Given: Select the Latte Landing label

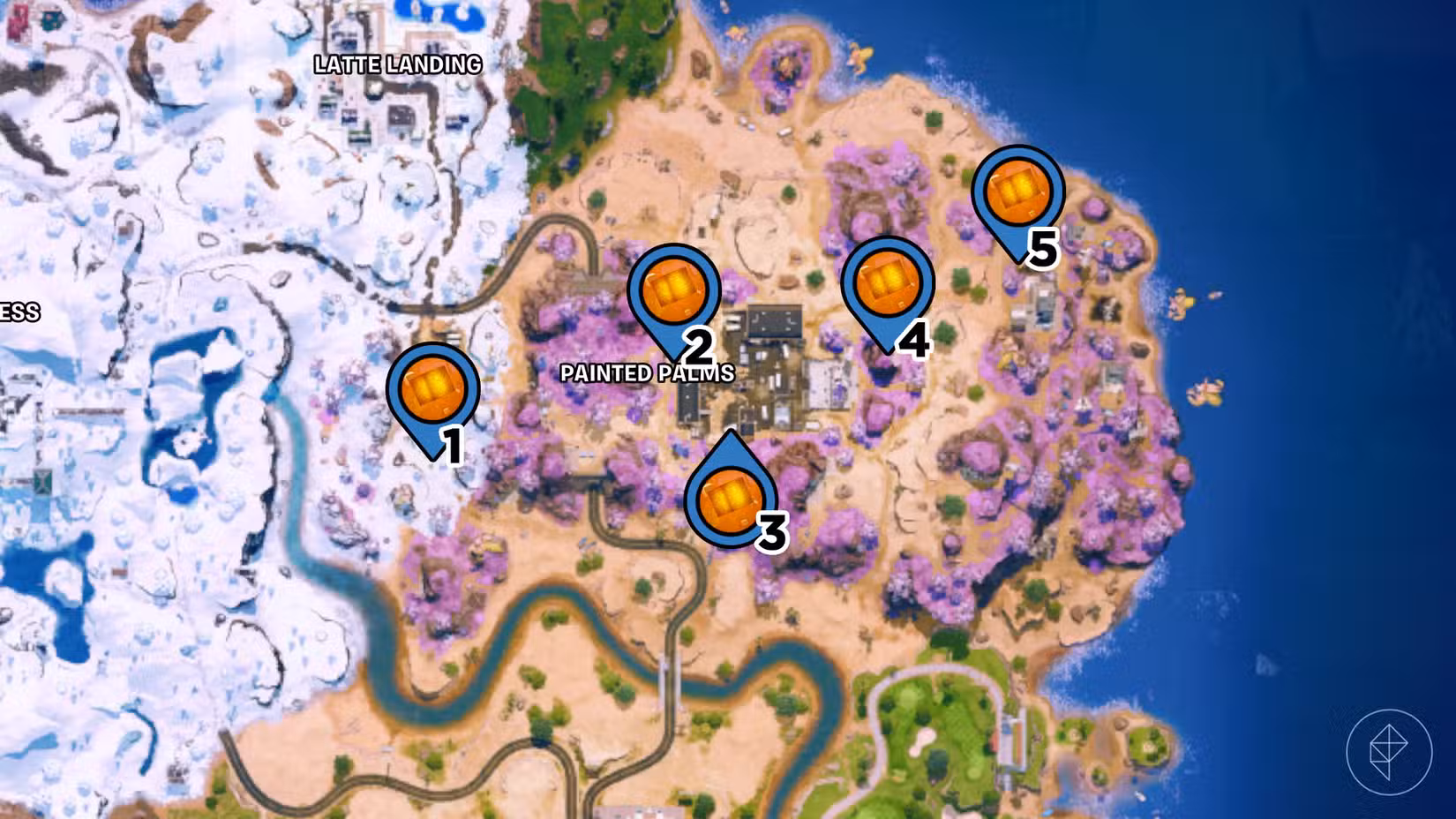Looking at the screenshot, I should pyautogui.click(x=397, y=64).
